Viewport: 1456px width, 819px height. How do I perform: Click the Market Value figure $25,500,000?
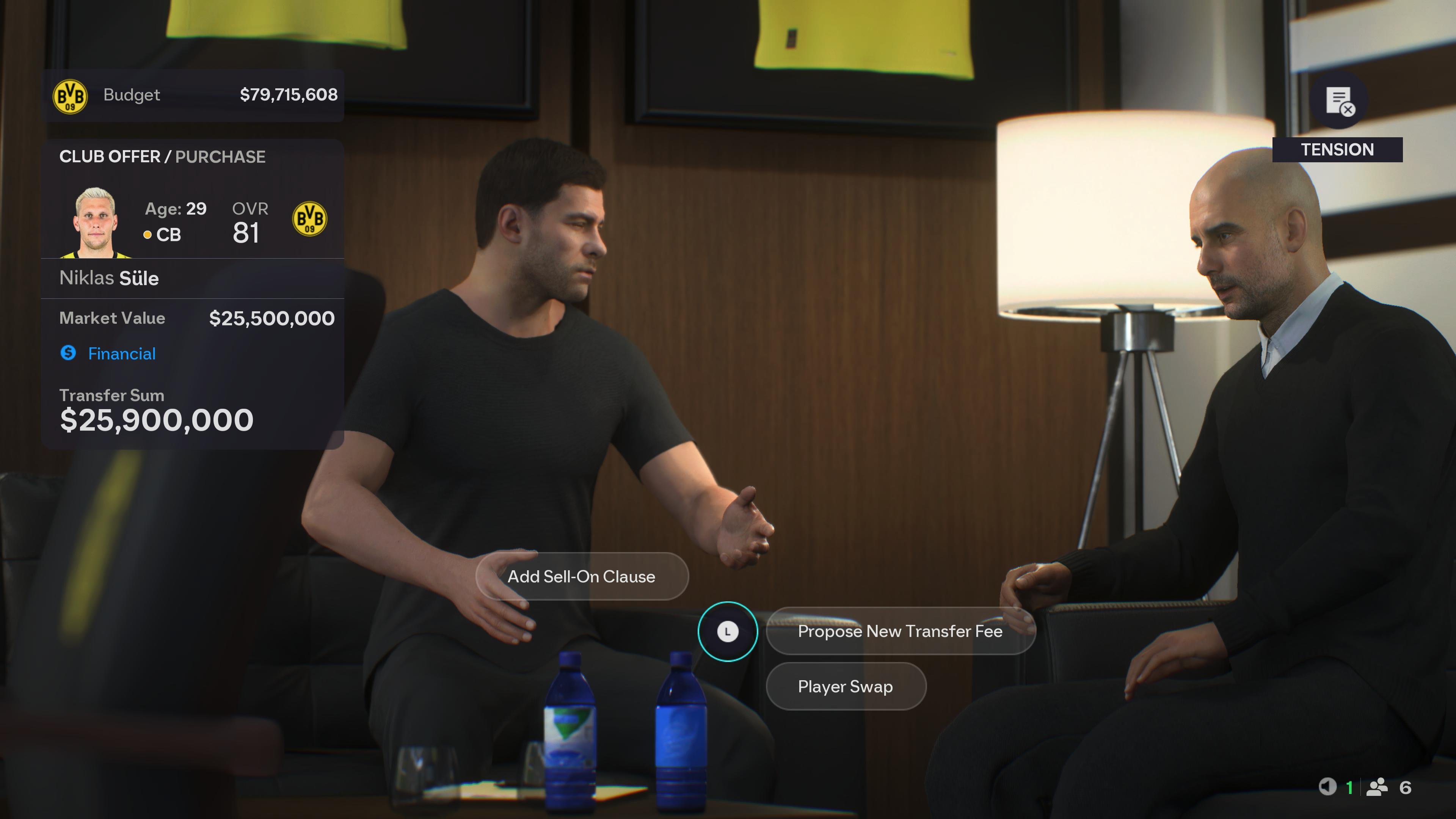pos(272,318)
